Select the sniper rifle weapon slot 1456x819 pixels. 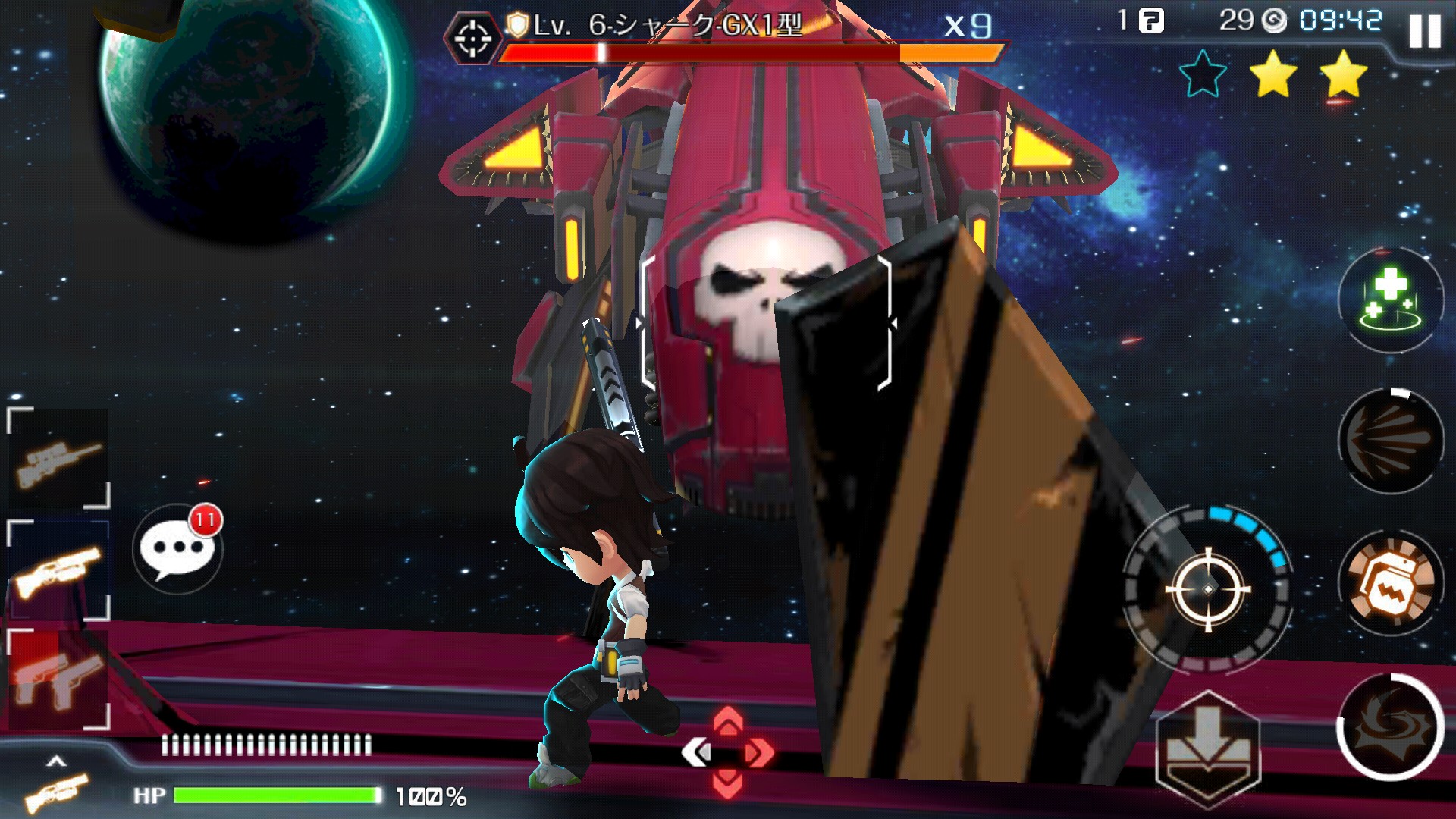tap(58, 457)
